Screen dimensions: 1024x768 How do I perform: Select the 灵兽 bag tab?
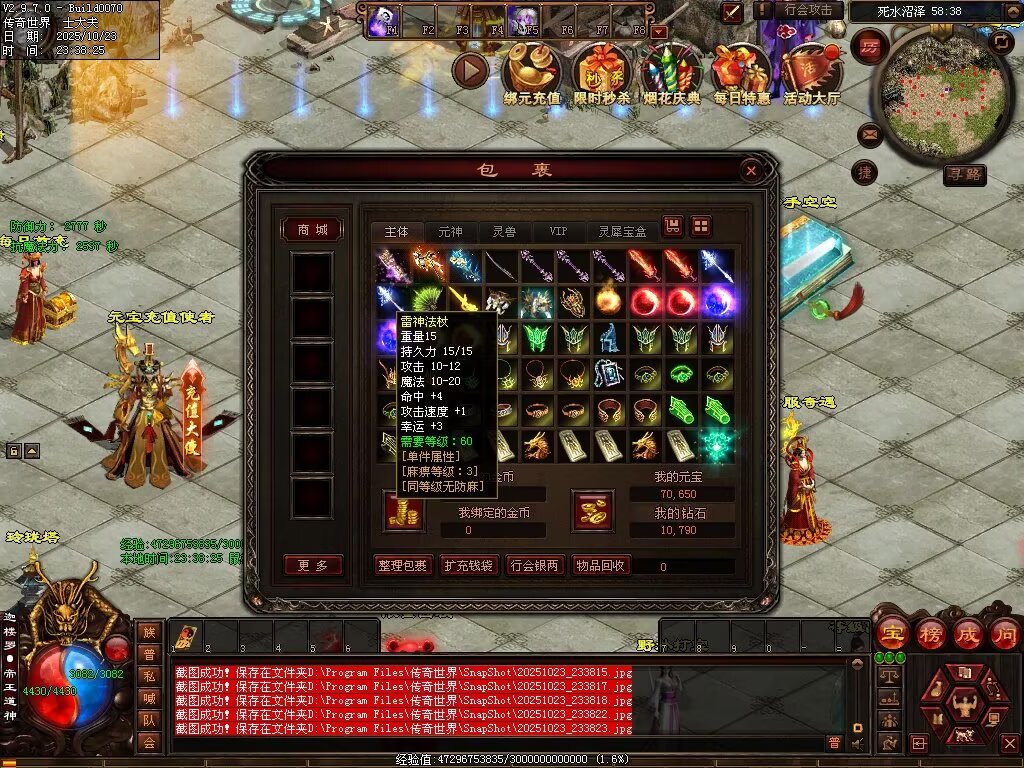point(504,231)
